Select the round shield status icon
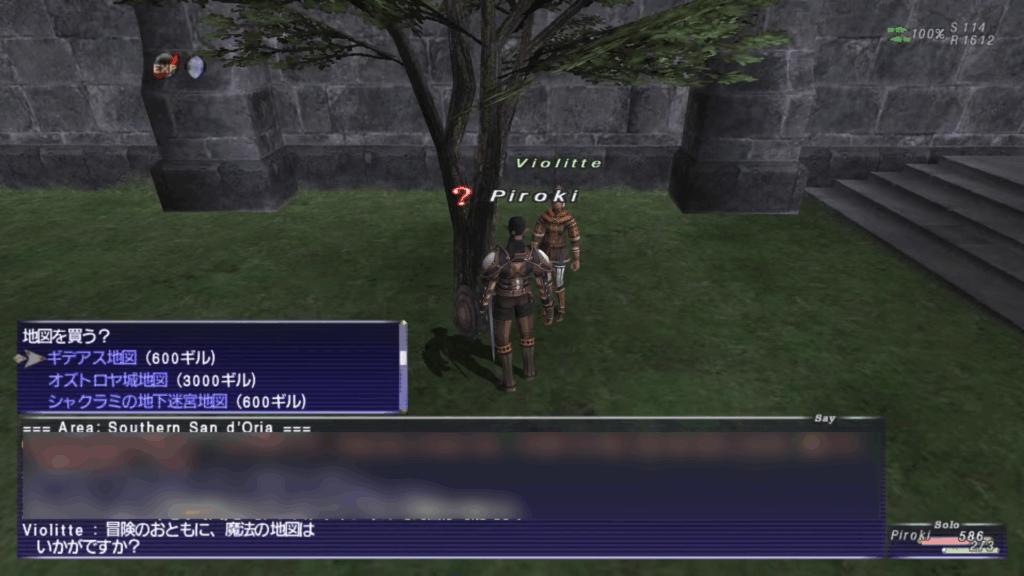Image resolution: width=1024 pixels, height=576 pixels. (196, 67)
